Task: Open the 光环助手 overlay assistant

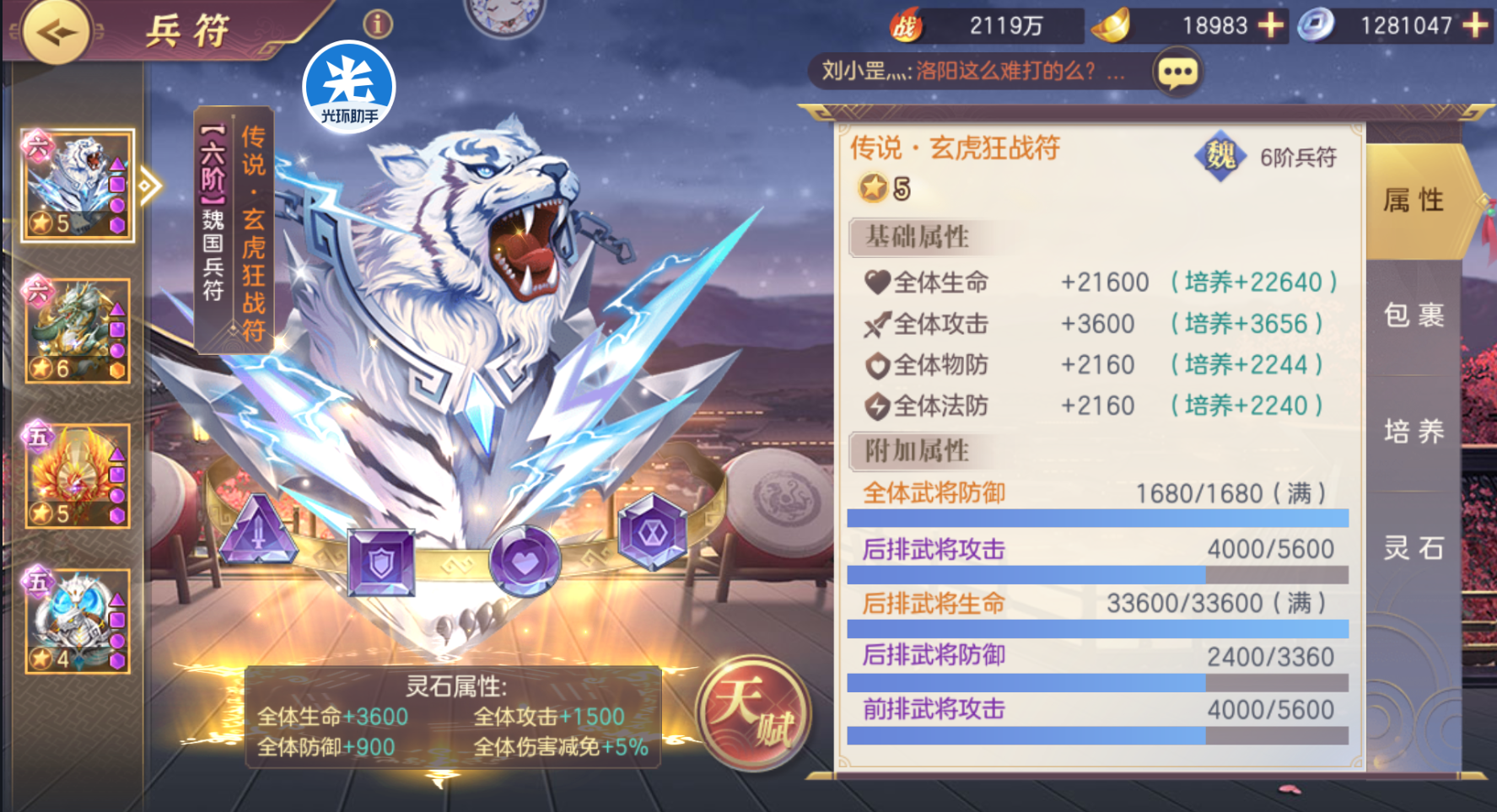Action: point(349,87)
